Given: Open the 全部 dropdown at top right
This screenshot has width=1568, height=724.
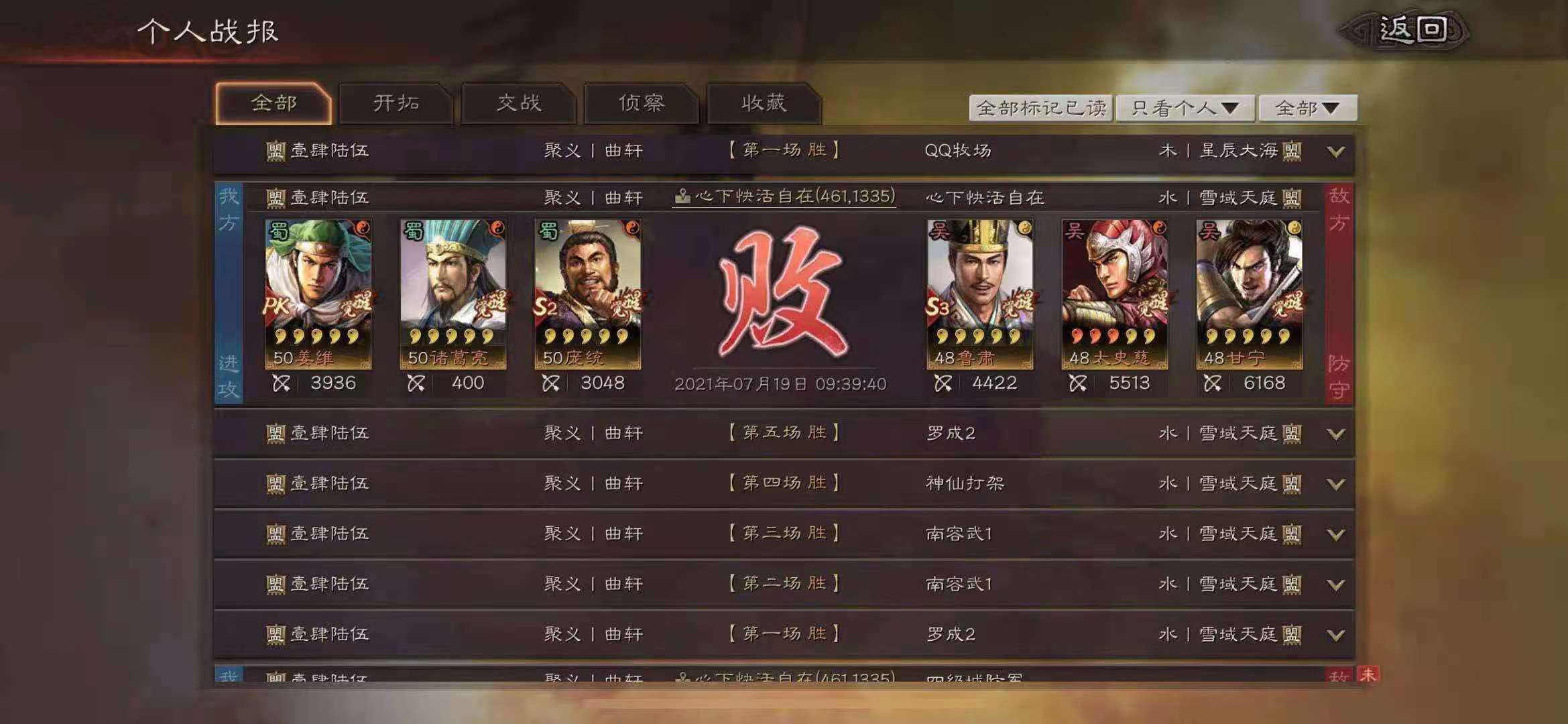Looking at the screenshot, I should point(1307,108).
